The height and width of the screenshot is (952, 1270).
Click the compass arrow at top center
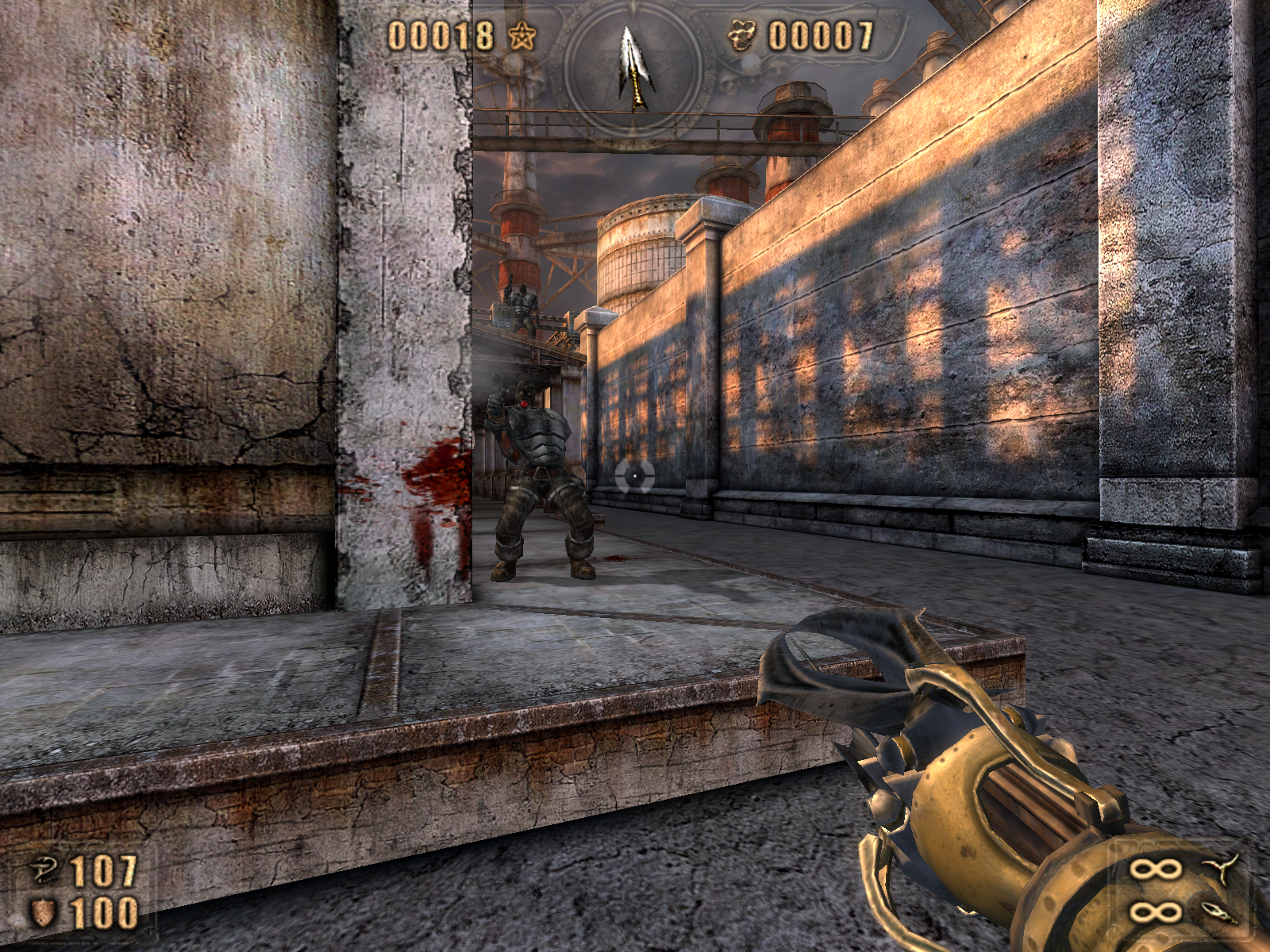point(635,66)
